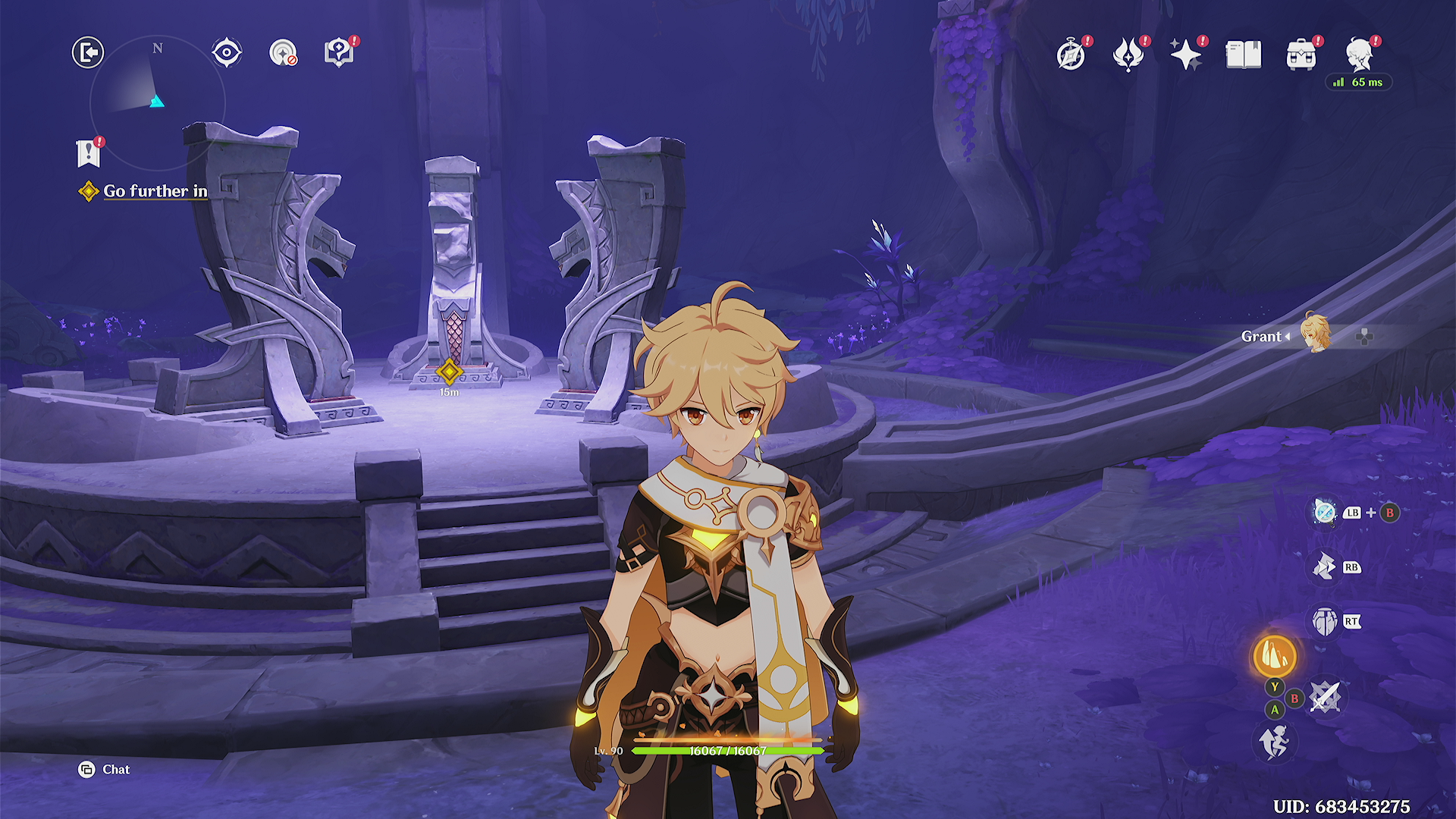Click the yellow diamond objective marker
Viewport: 1456px width, 819px height.
point(449,372)
